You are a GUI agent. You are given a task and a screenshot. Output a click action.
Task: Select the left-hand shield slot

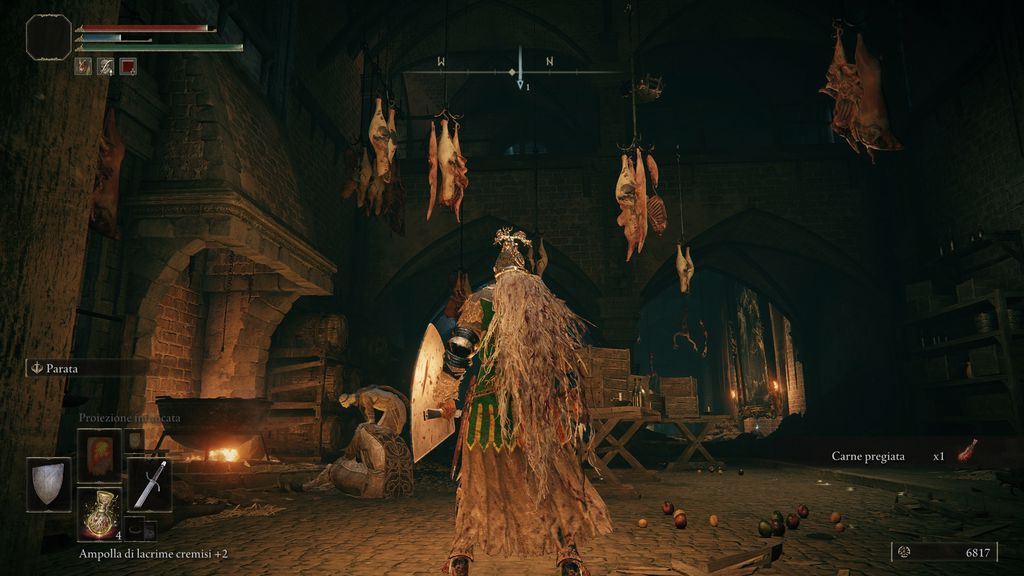(48, 484)
